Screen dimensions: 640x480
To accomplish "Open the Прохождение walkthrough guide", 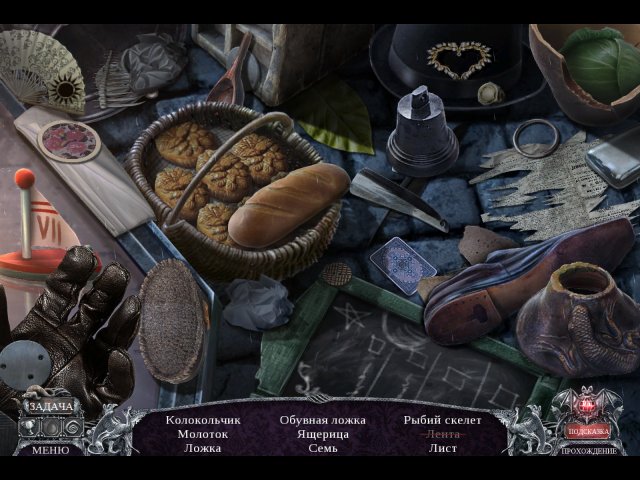I will (x=588, y=451).
